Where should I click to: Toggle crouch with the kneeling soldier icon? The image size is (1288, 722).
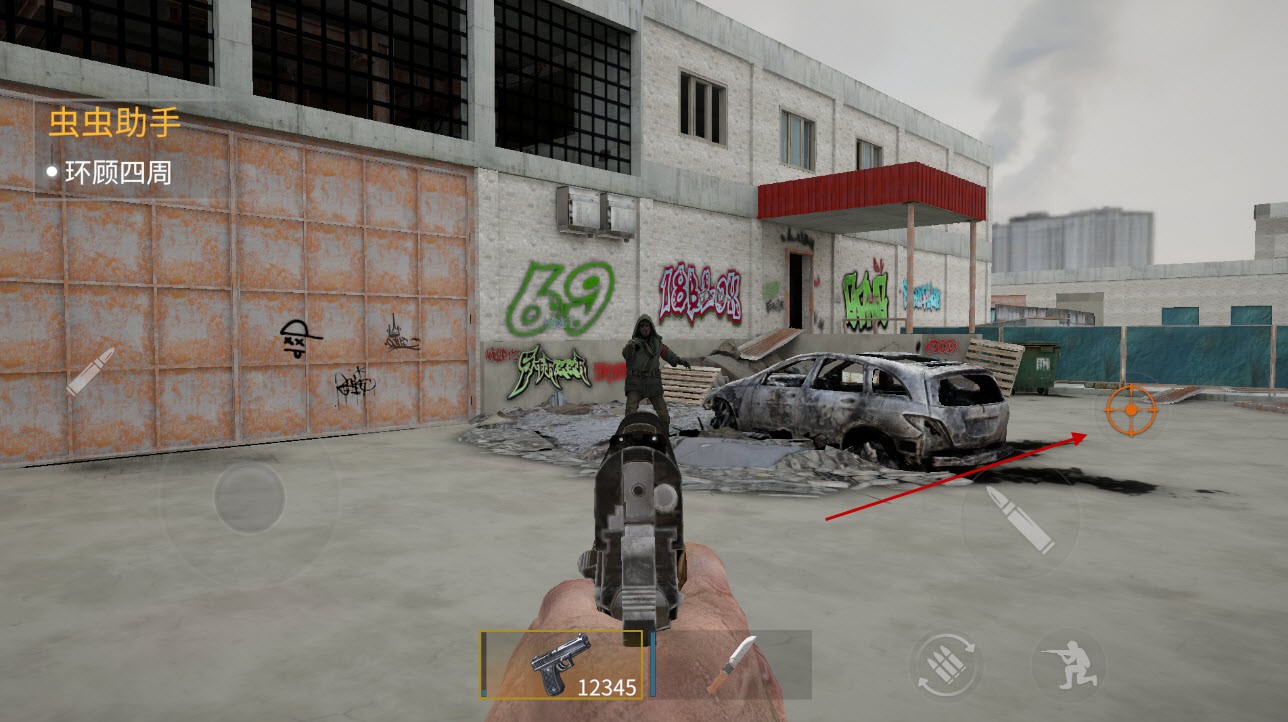[1068, 665]
